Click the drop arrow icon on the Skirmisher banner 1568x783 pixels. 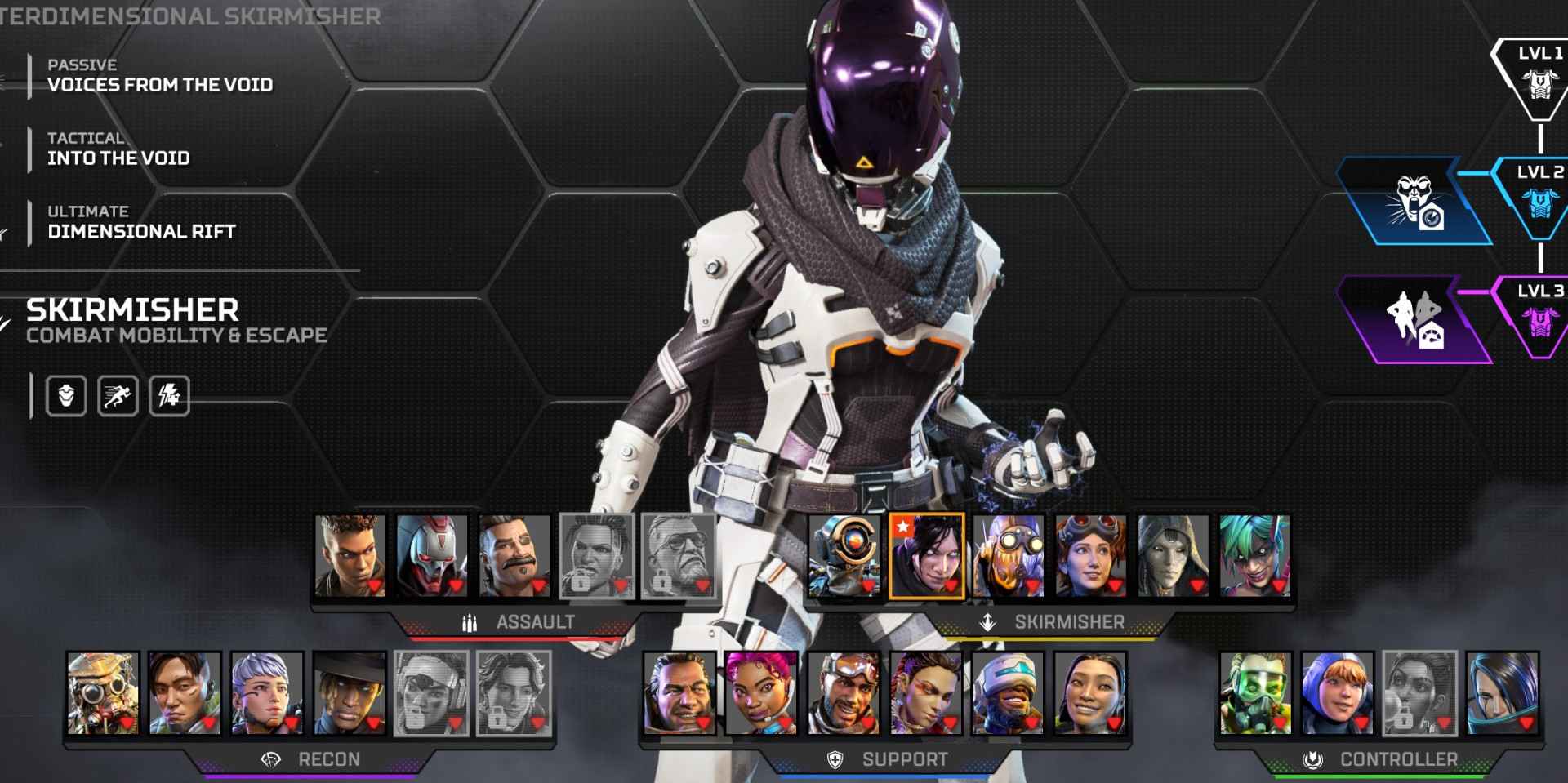tap(987, 621)
